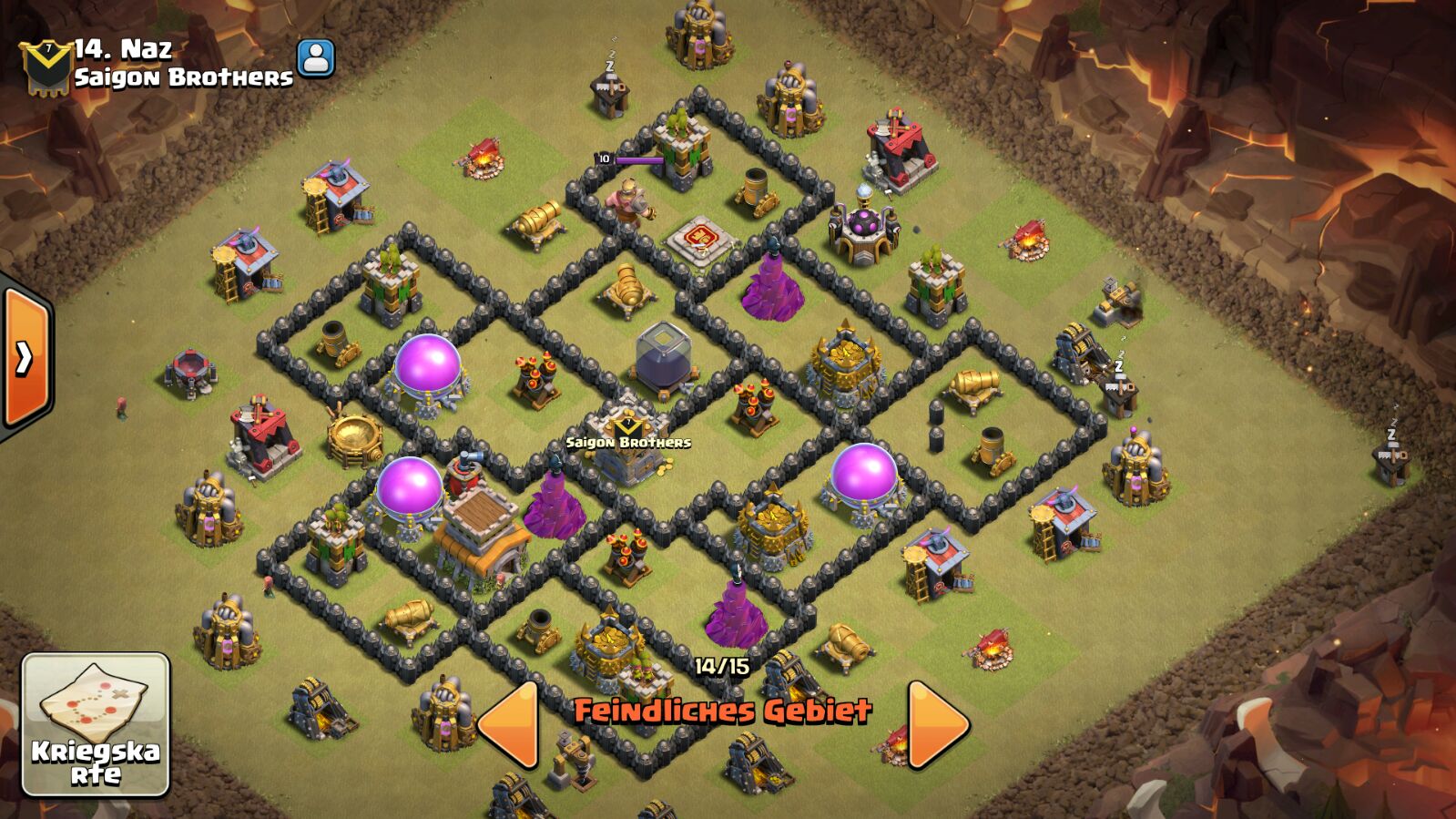Screen dimensions: 1456x819
Task: Tap the Saigon Brothers clan badge
Action: pos(46,67)
